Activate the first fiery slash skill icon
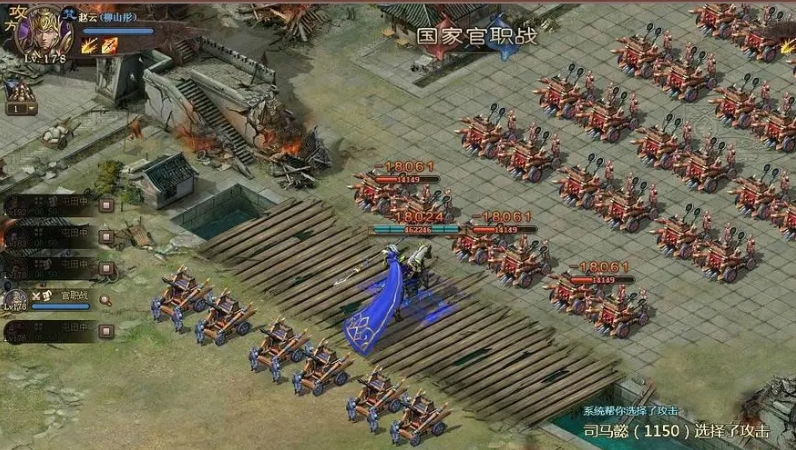 click(90, 45)
